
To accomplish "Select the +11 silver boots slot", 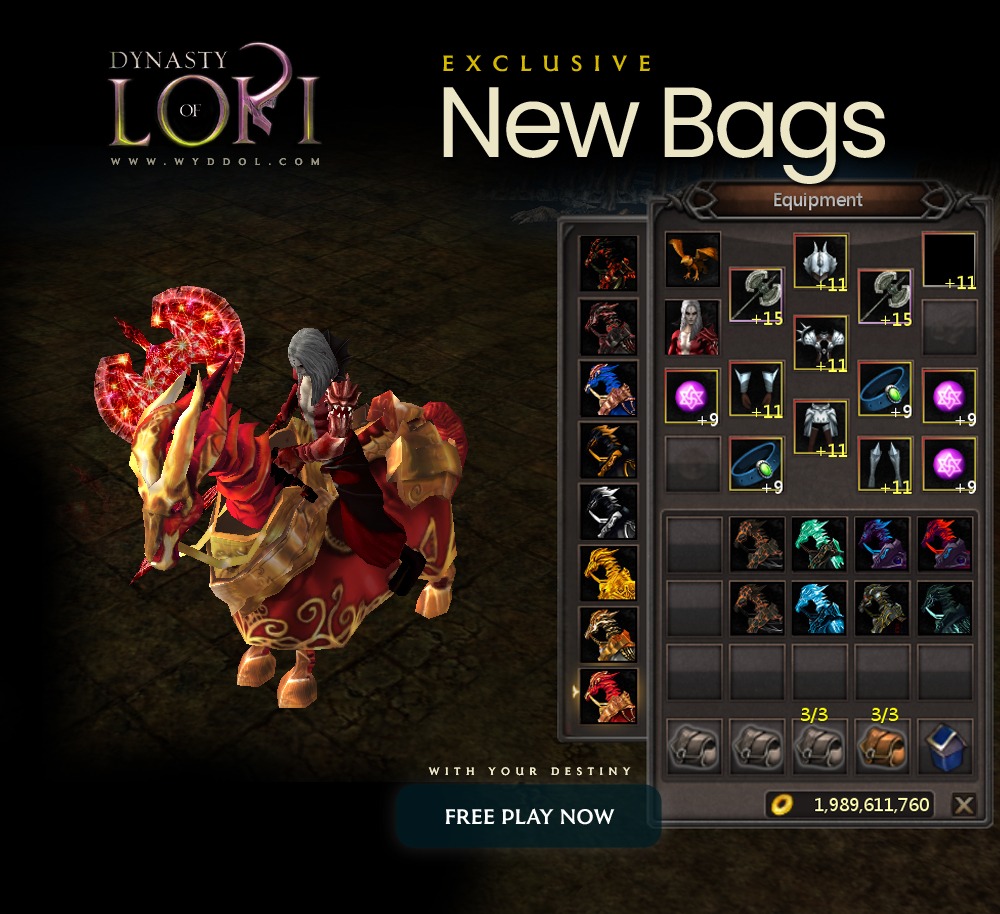I will coord(885,464).
